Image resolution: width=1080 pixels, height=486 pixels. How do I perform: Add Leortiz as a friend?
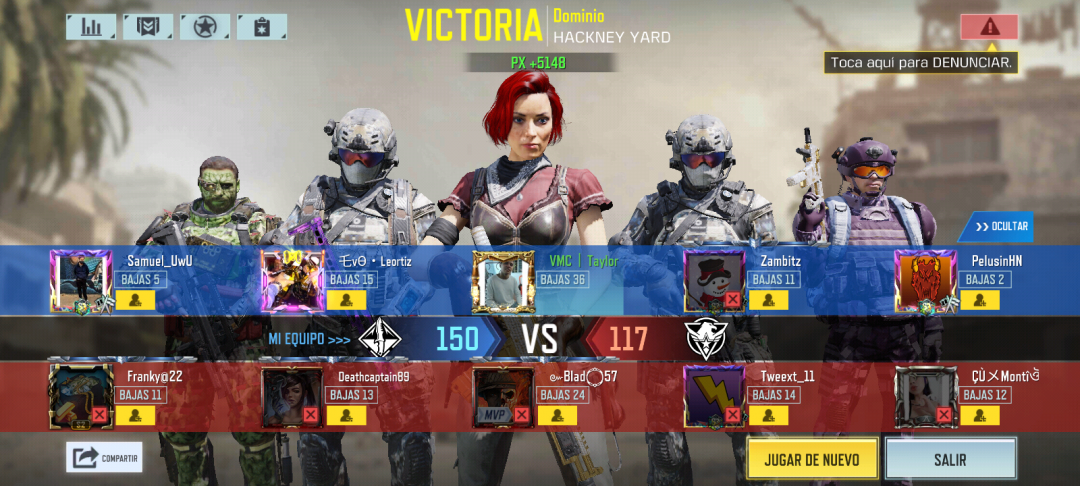347,299
